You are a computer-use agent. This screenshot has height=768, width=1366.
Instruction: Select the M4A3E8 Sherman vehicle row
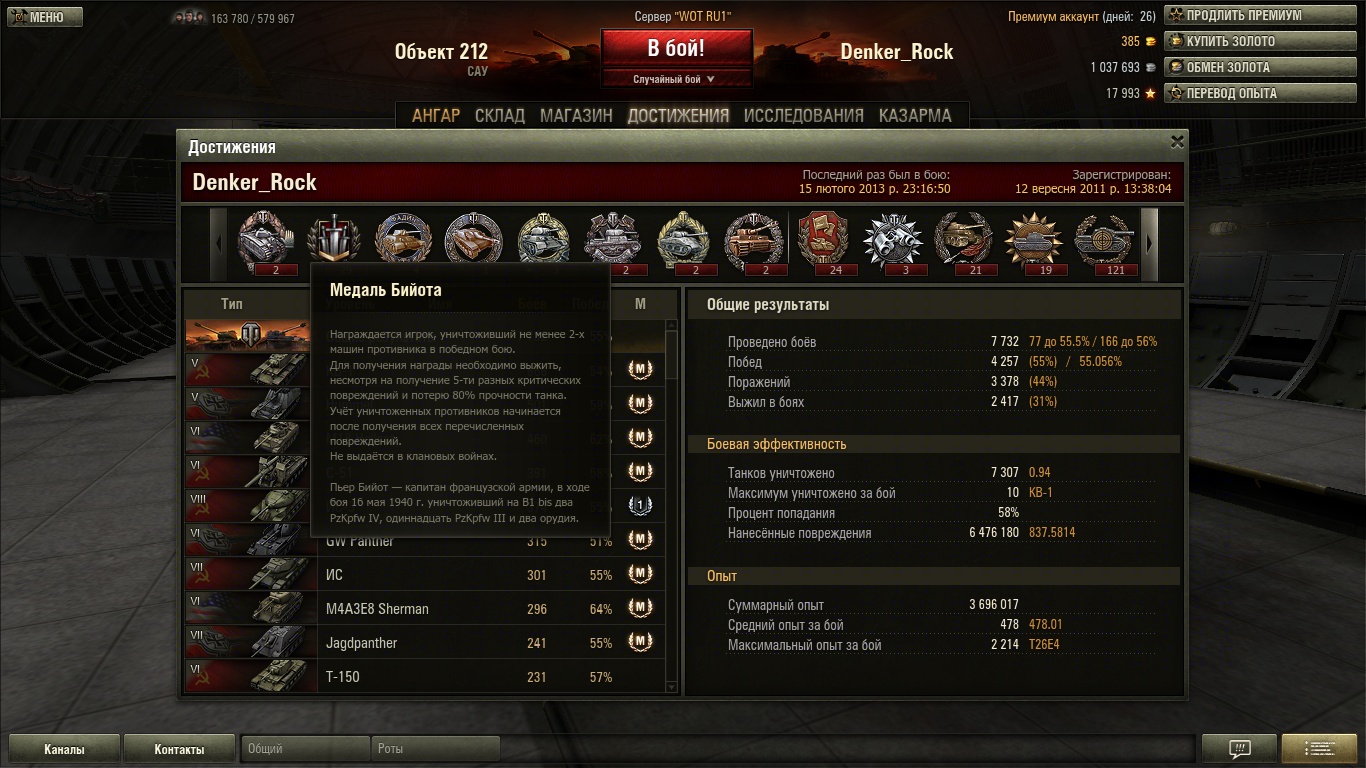click(425, 609)
